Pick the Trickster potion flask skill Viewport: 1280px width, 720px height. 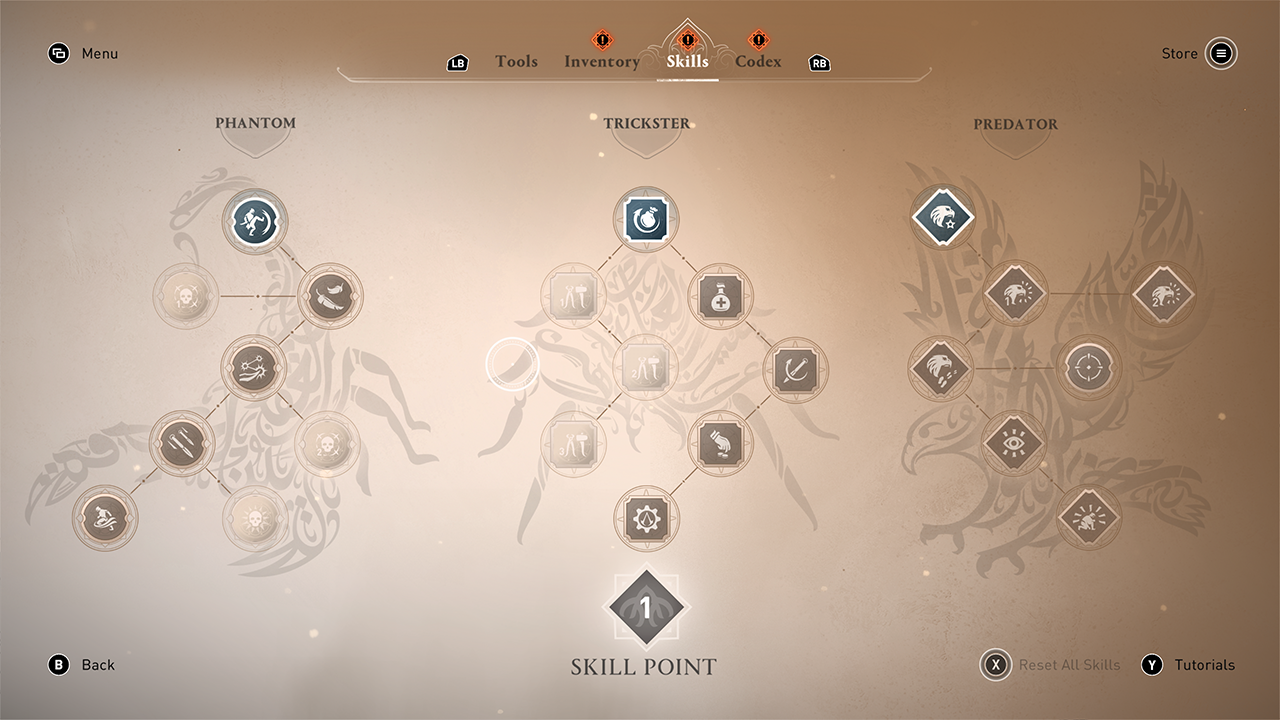[720, 296]
